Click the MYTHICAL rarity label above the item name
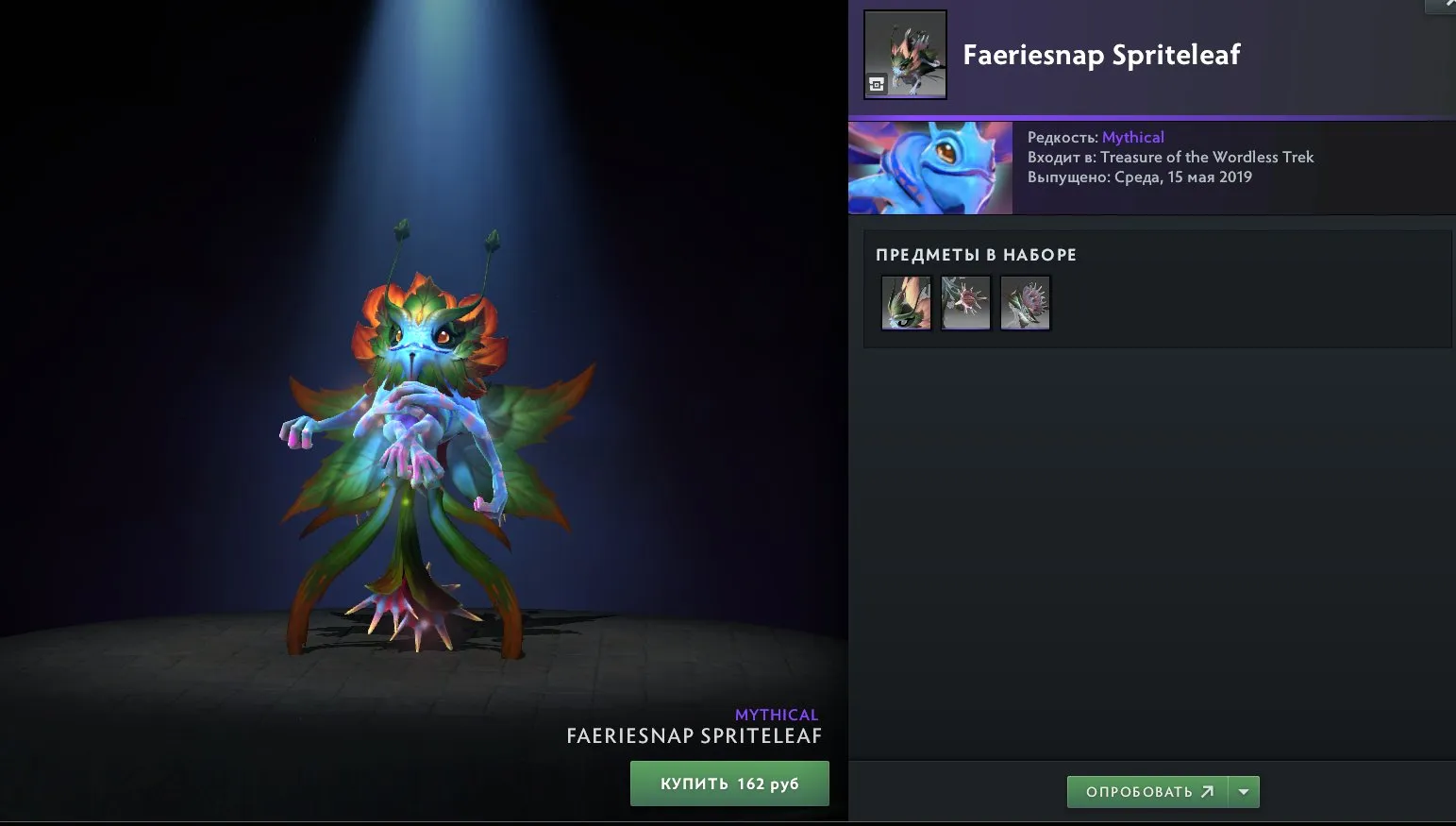Viewport: 1456px width, 826px height. 776,715
